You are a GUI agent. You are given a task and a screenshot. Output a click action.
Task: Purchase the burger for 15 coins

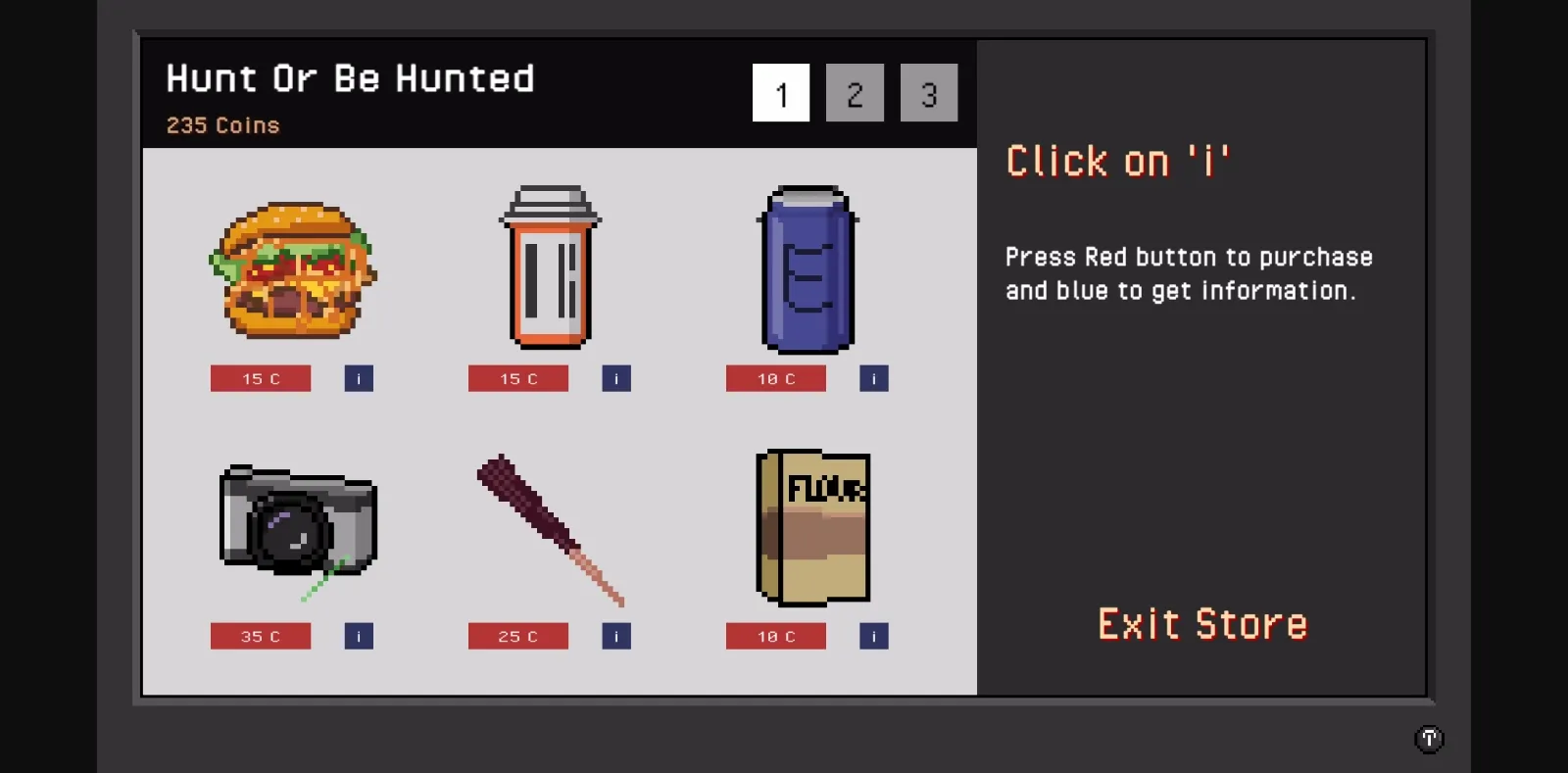260,378
